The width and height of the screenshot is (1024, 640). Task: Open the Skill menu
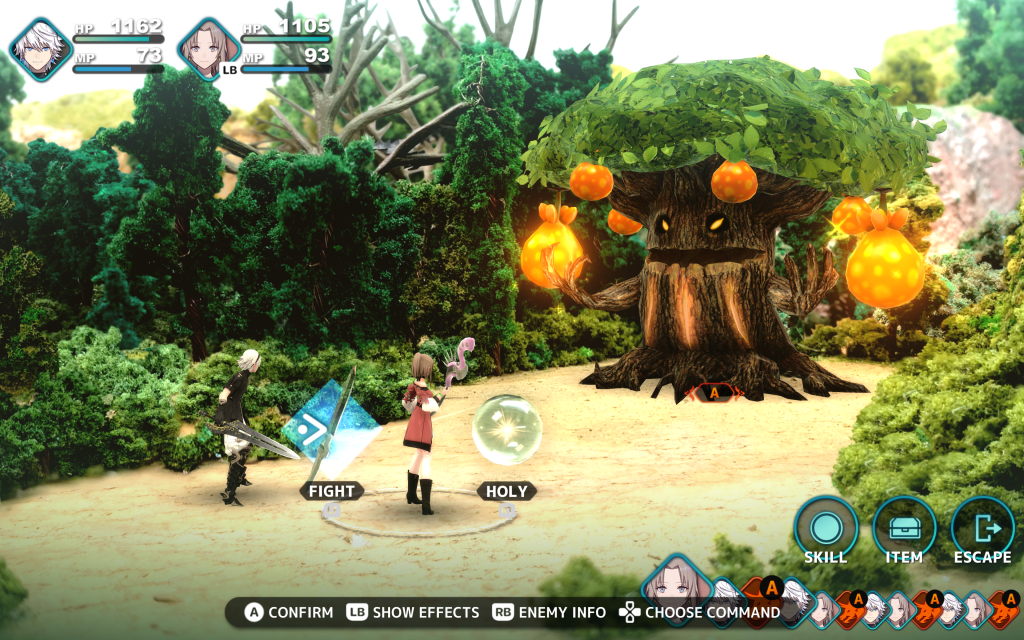point(826,529)
